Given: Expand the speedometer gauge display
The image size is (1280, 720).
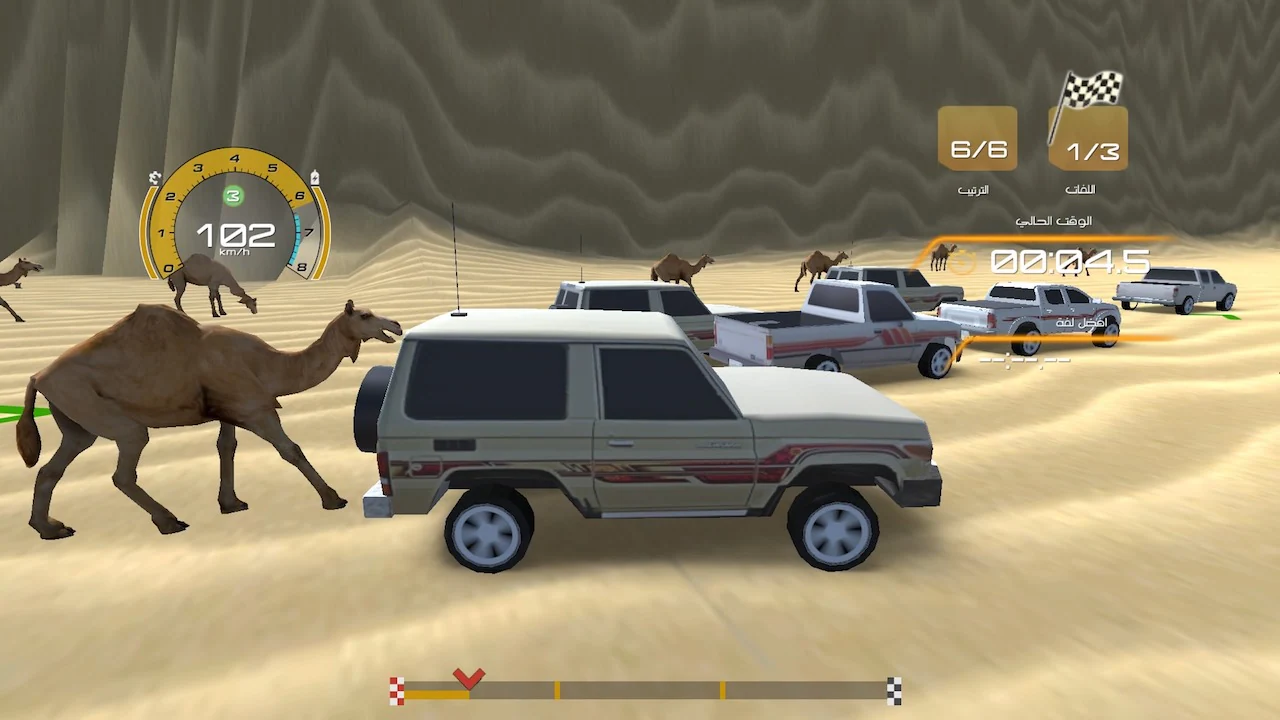Looking at the screenshot, I should (x=235, y=220).
